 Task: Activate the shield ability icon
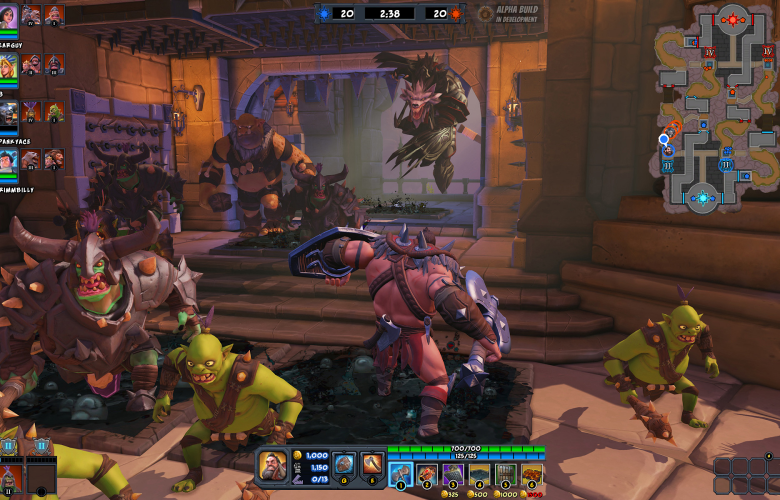click(x=342, y=464)
